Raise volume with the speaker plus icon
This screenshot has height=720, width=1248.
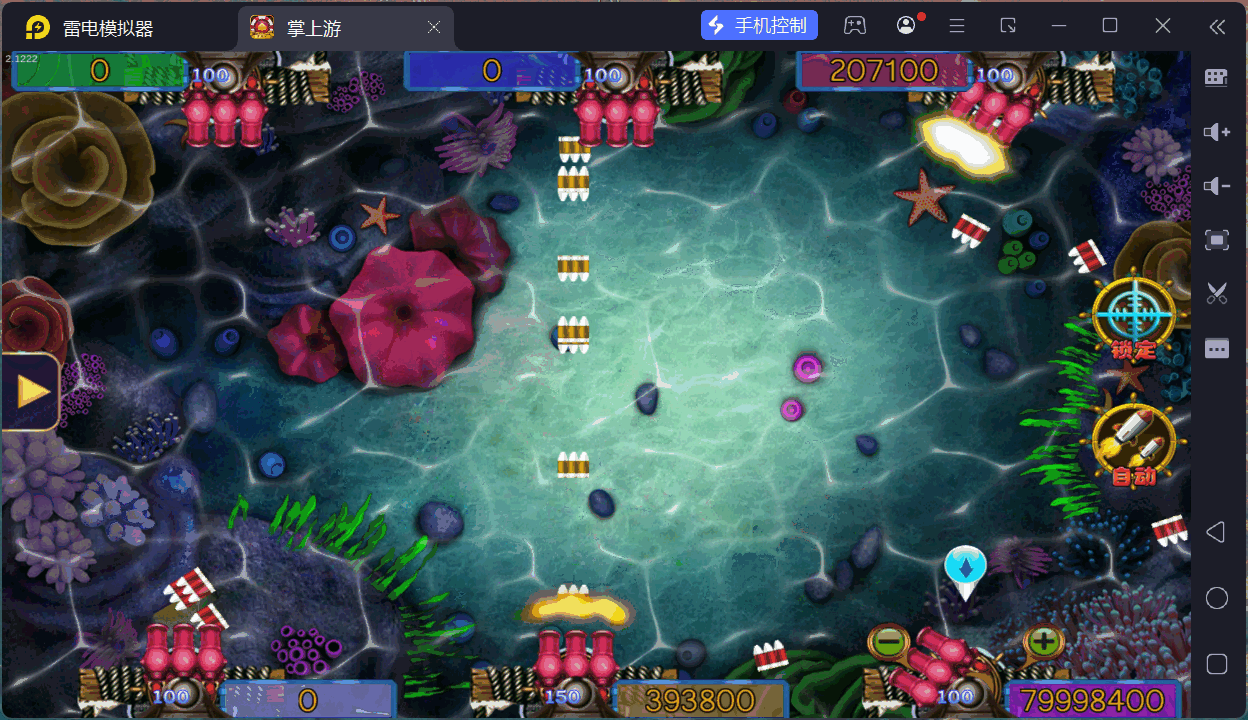pos(1216,132)
